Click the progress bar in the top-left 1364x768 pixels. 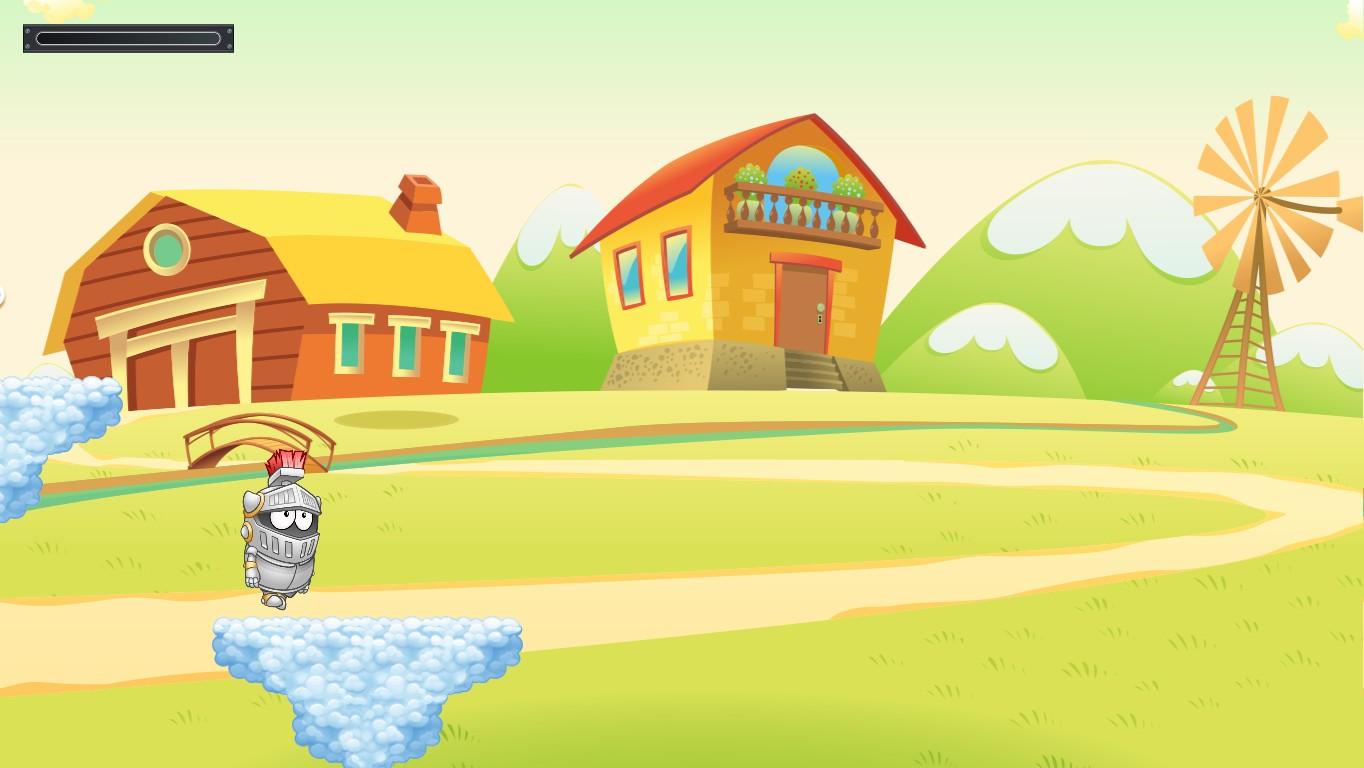point(127,37)
